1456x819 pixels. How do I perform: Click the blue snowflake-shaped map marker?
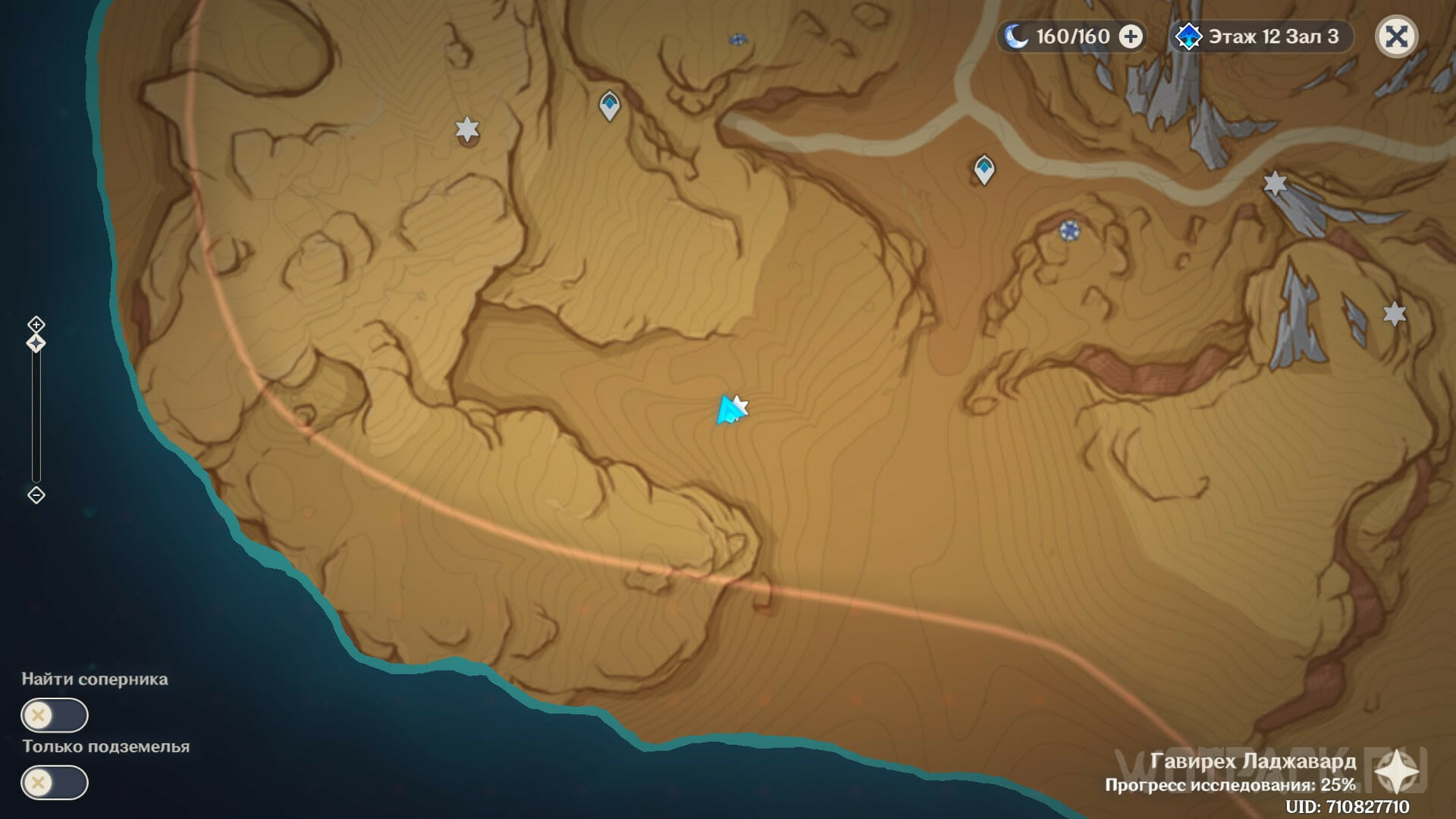pos(1069,231)
